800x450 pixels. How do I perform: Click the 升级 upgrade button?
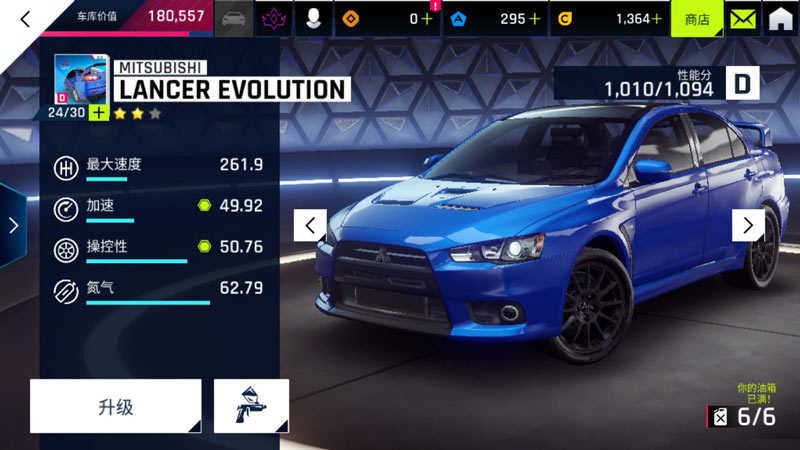[116, 406]
